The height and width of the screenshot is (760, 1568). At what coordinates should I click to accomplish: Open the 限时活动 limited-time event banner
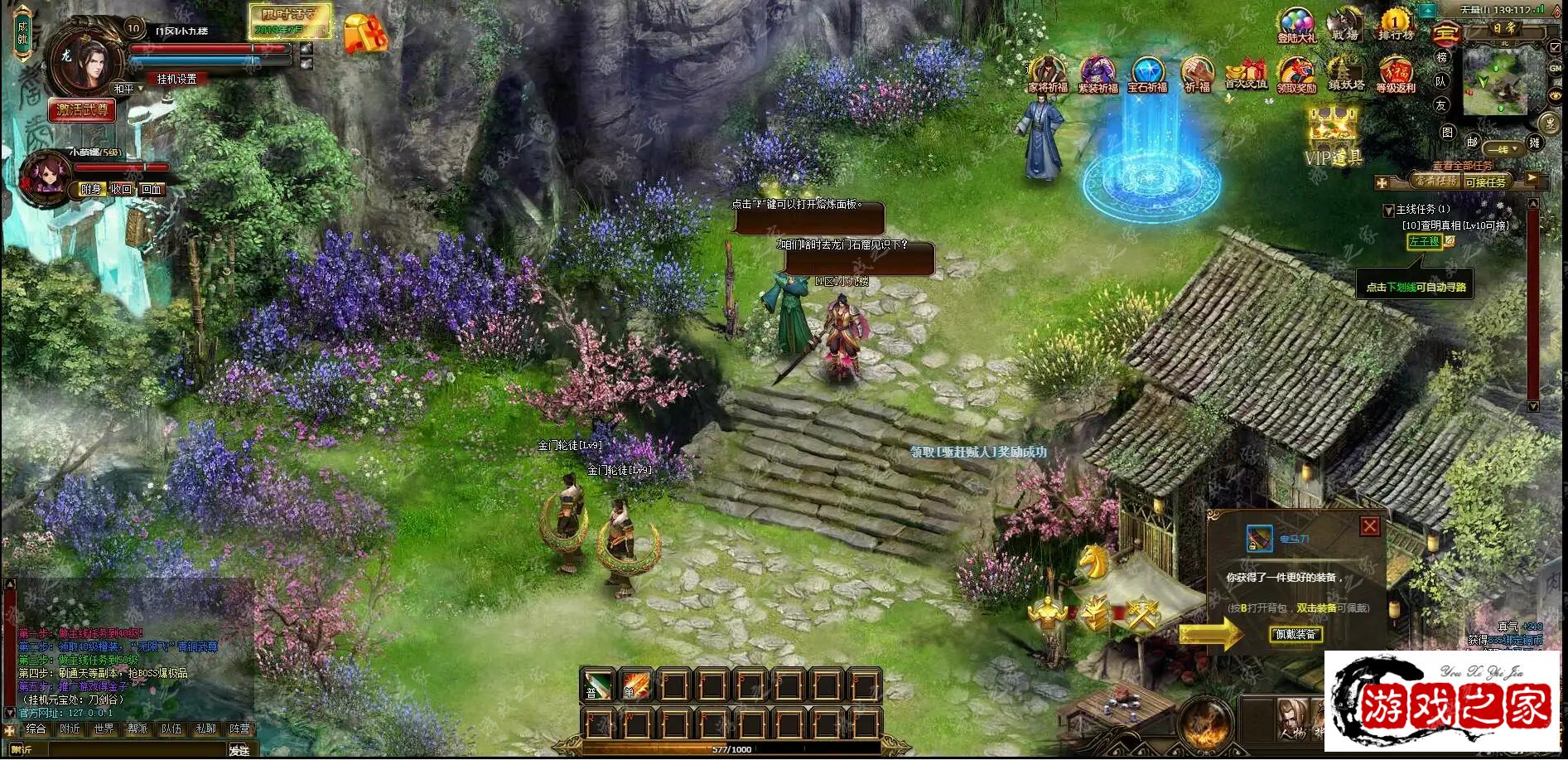[x=290, y=22]
